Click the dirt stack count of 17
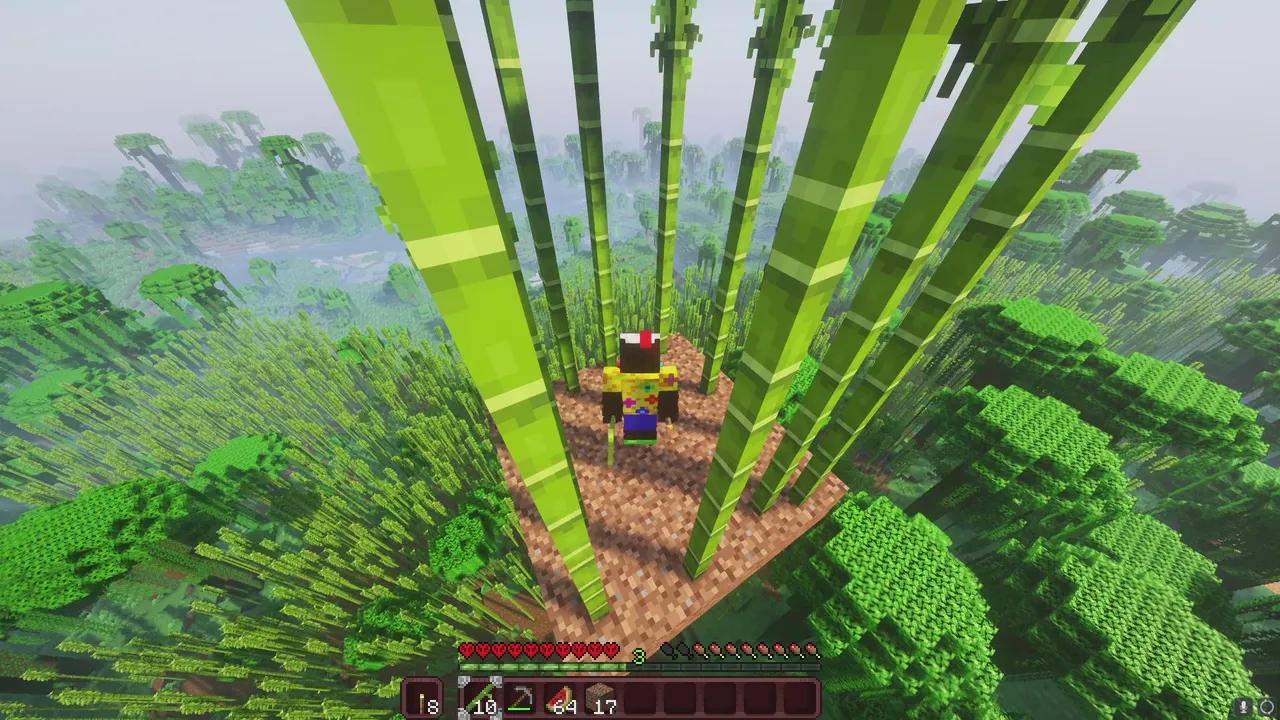 click(603, 707)
